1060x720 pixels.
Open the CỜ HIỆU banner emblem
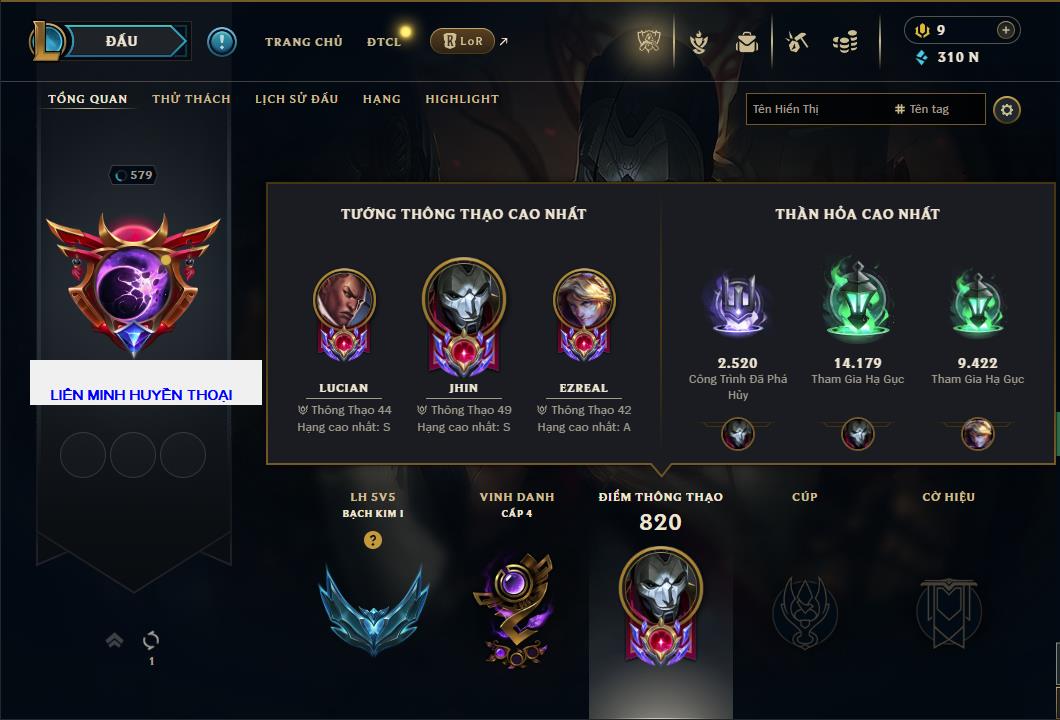(x=948, y=610)
